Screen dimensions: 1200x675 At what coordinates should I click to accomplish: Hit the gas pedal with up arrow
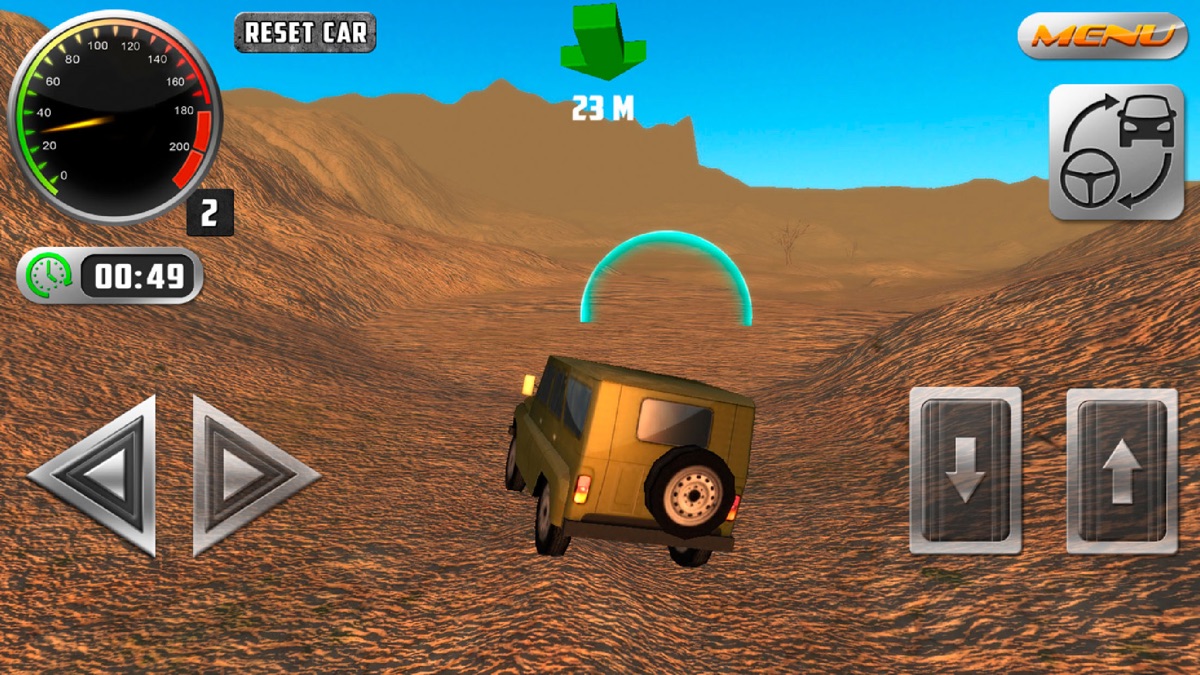click(1121, 470)
